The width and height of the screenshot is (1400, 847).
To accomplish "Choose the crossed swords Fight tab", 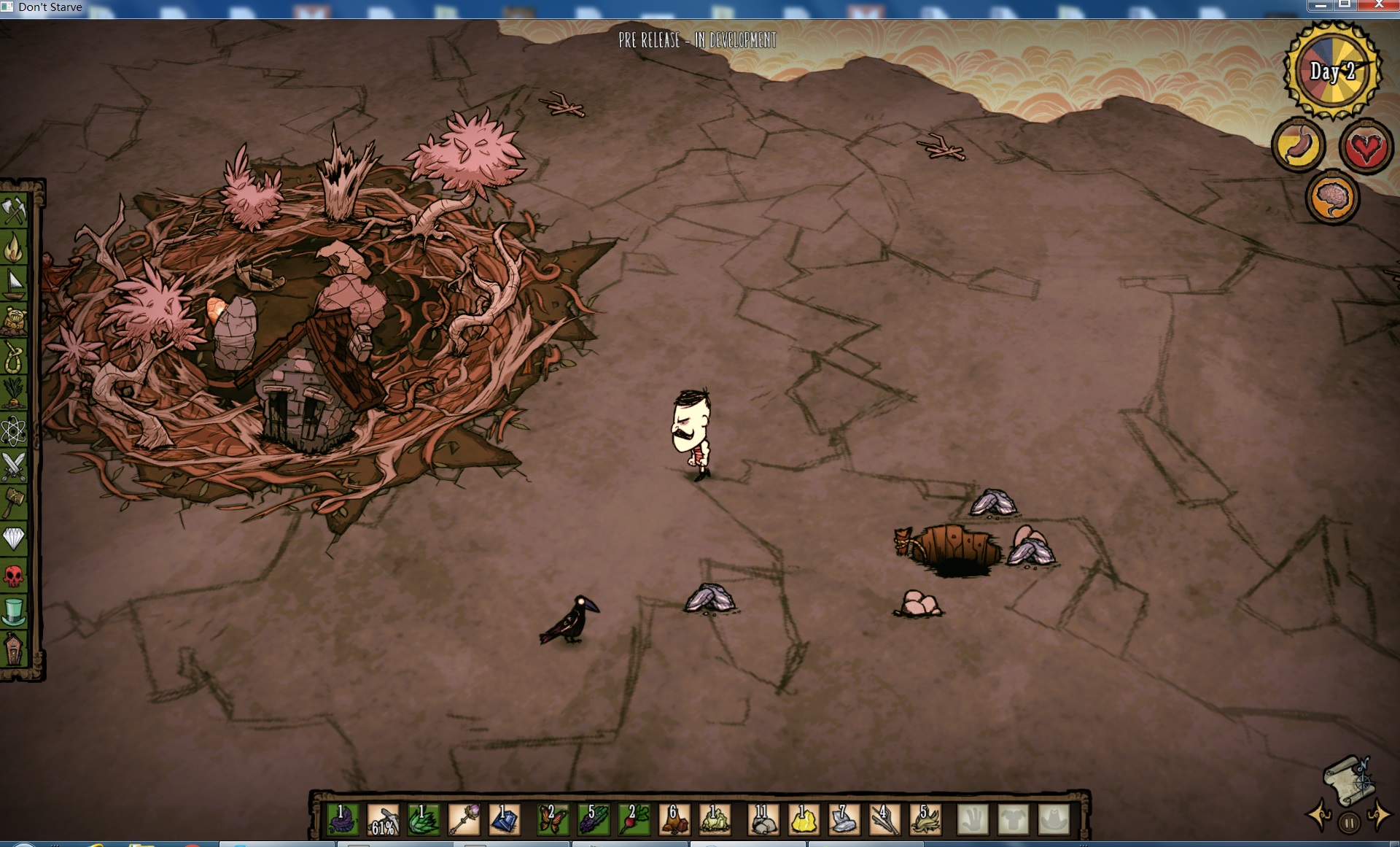I will [x=14, y=467].
